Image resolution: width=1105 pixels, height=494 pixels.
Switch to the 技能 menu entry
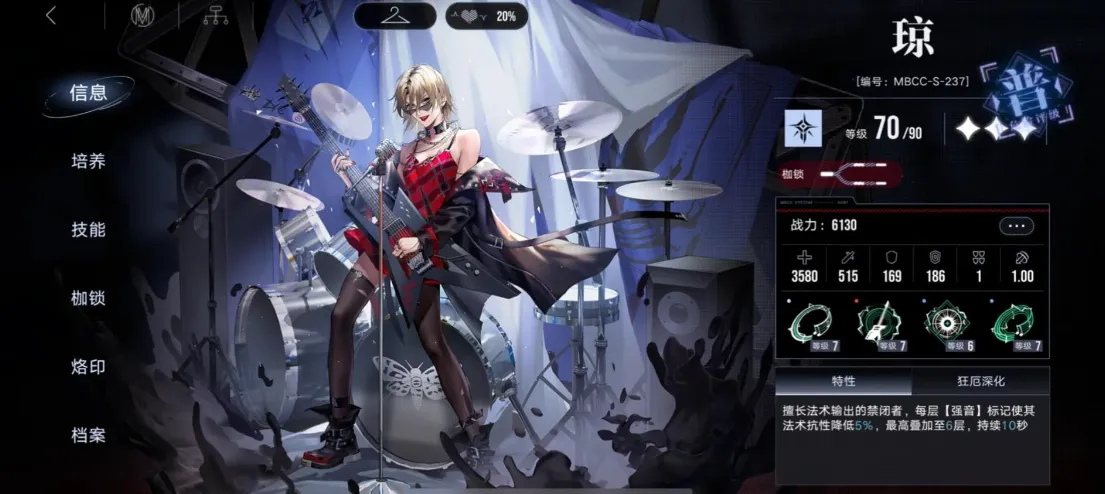88,229
